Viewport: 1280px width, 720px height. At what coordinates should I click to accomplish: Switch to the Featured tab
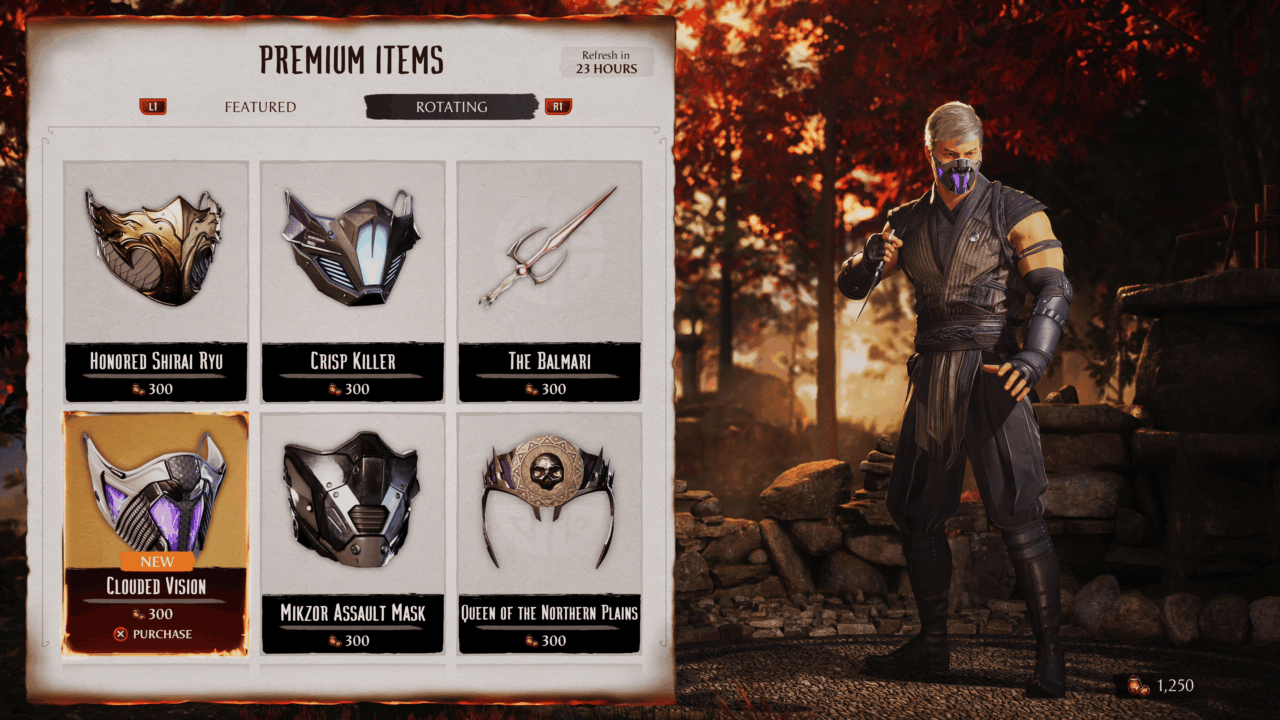point(260,107)
